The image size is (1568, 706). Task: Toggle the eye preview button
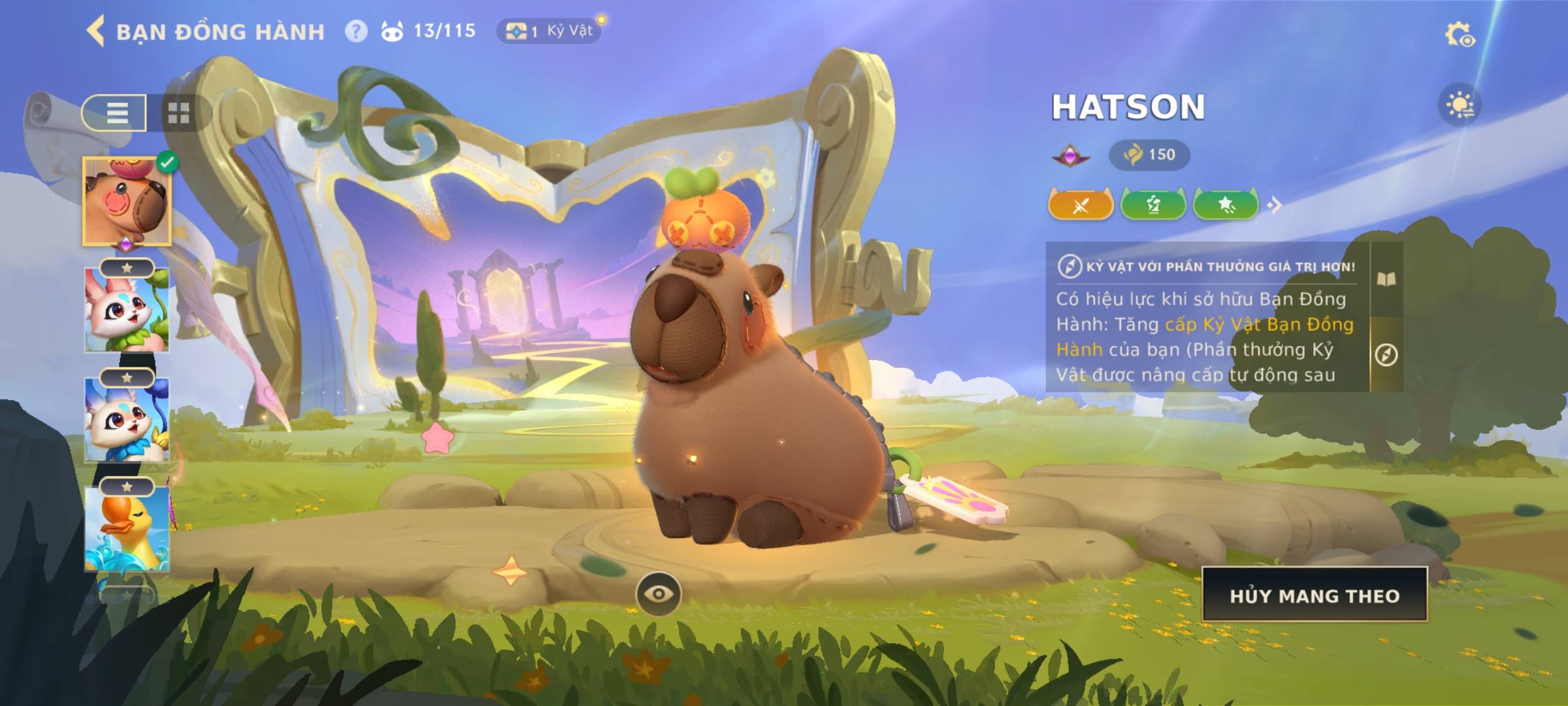[658, 594]
